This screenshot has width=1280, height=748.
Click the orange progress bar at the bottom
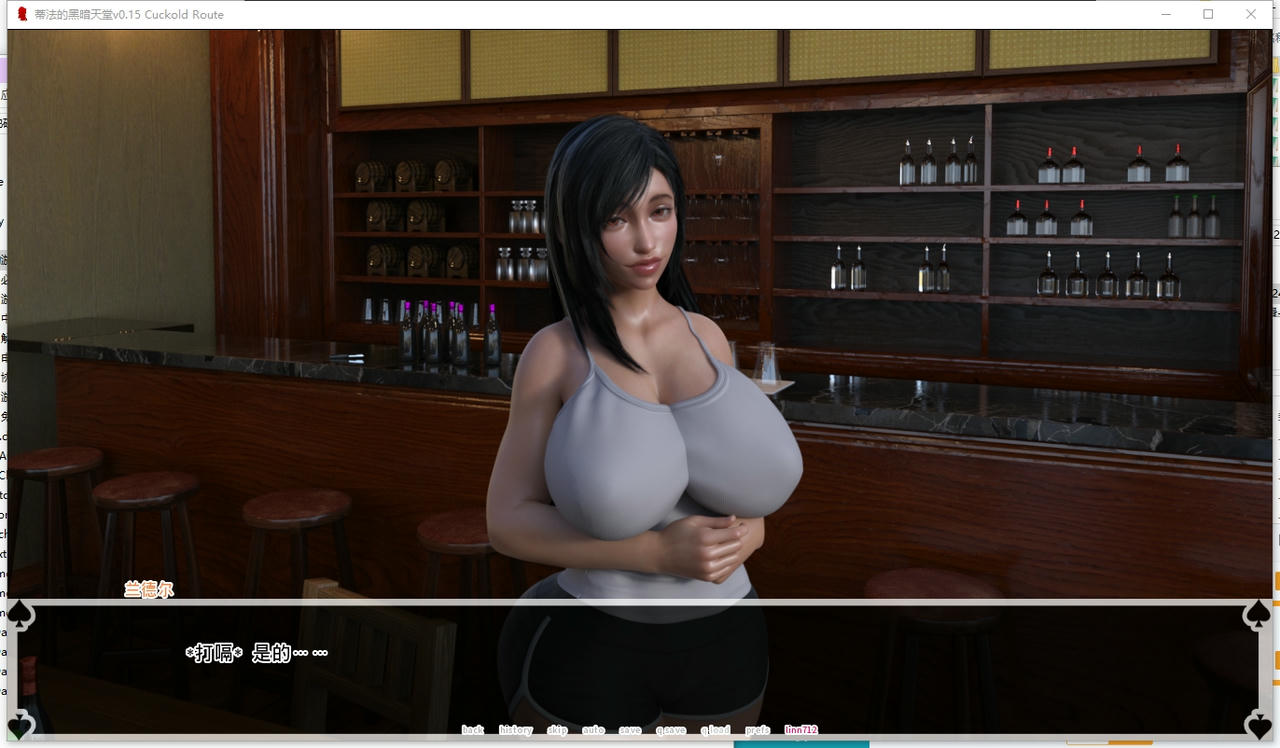(x=1130, y=742)
